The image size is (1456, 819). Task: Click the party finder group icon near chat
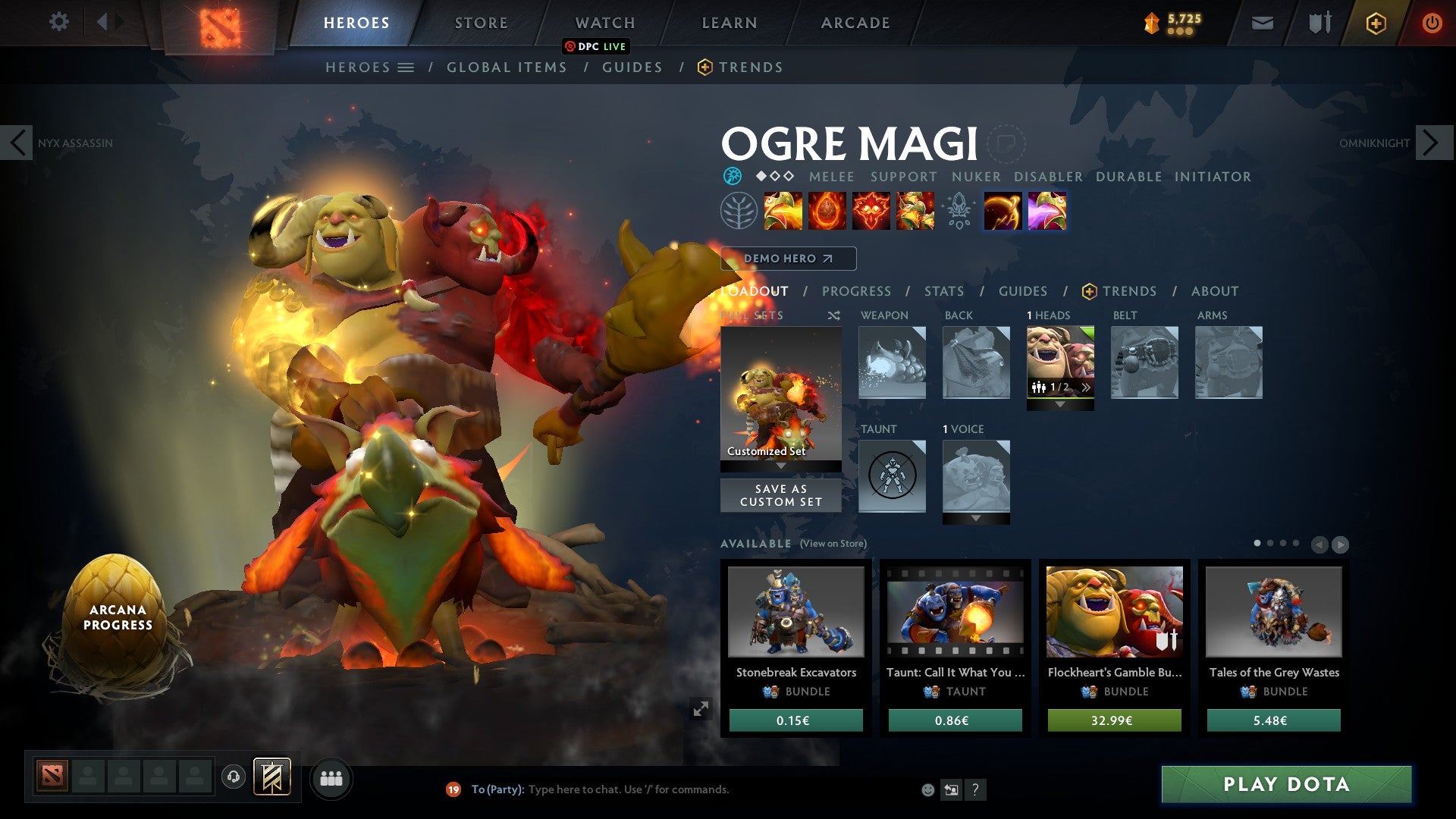click(x=331, y=778)
